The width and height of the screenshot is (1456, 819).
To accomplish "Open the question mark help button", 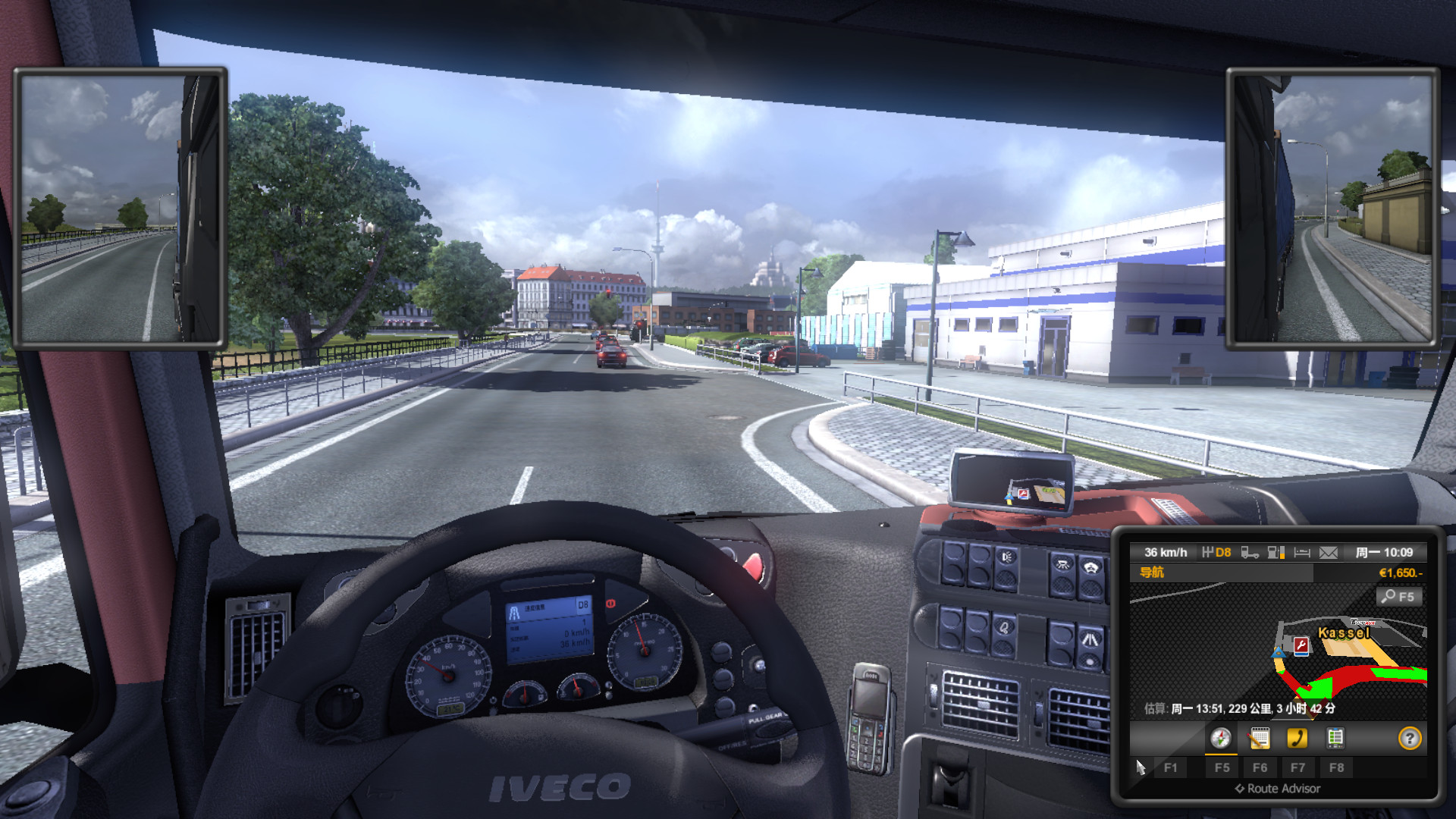I will click(x=1409, y=738).
